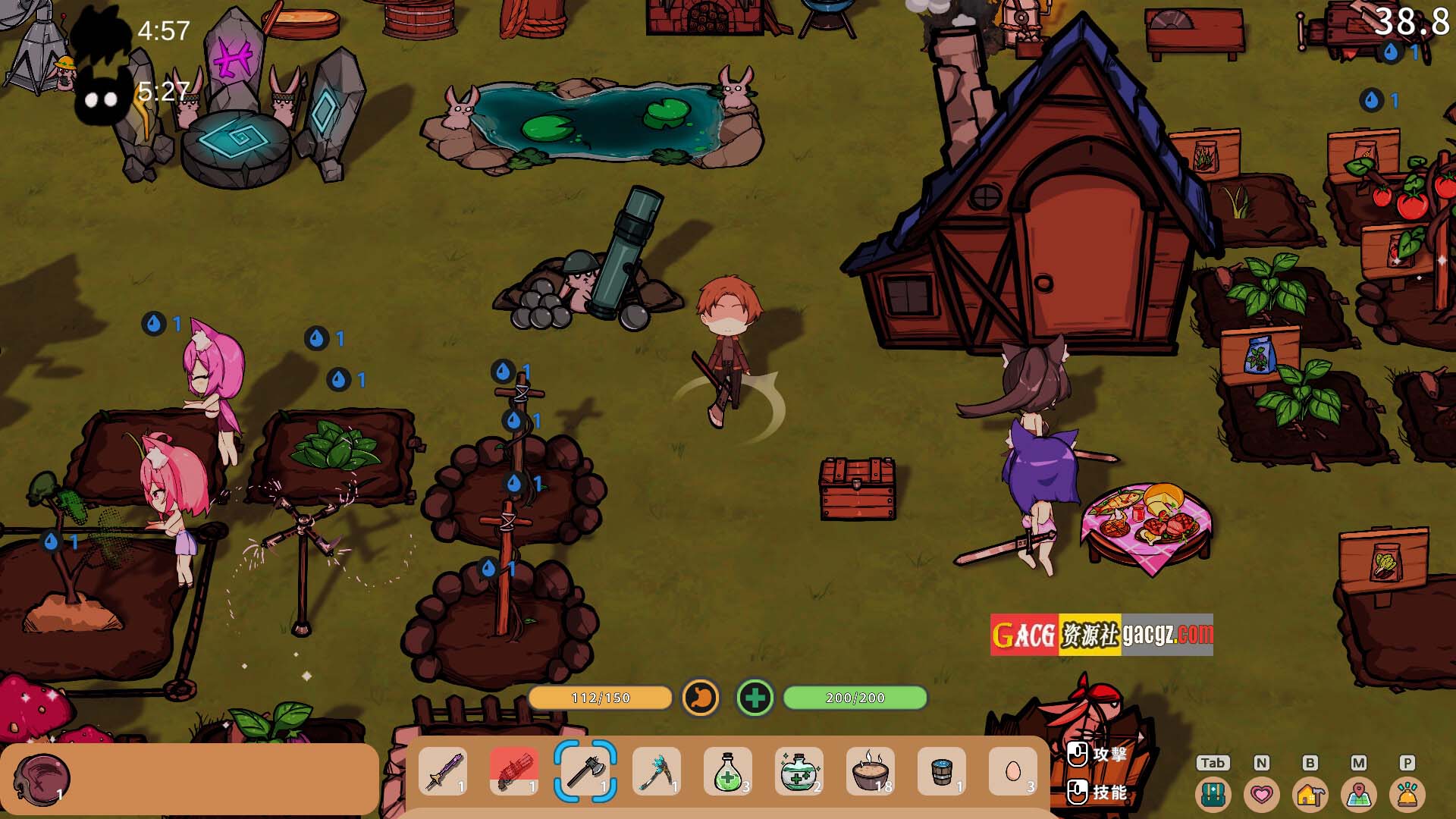Show the map
Image resolution: width=1456 pixels, height=819 pixels.
point(1359,794)
